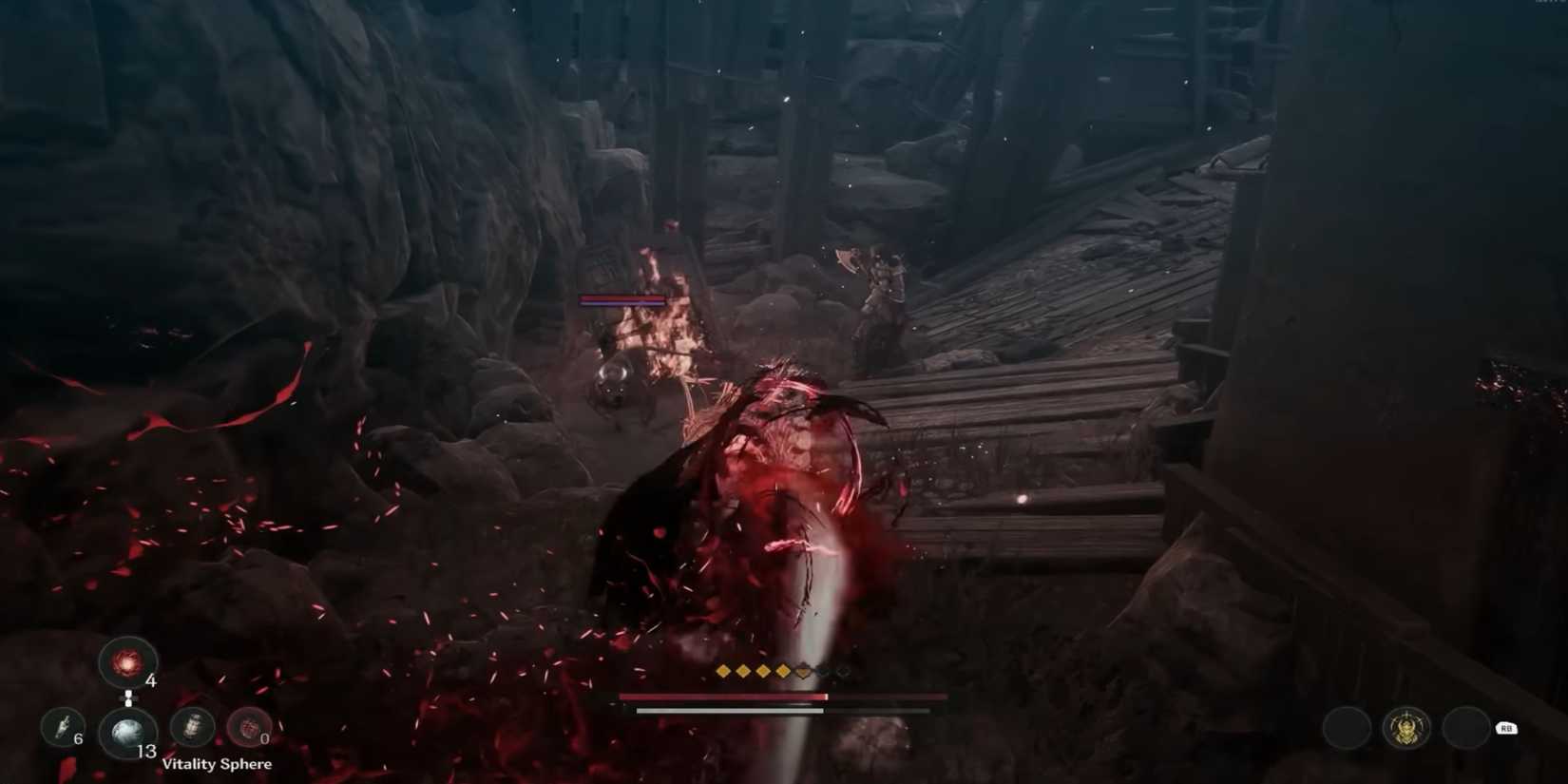Click the count number 13 under the sphere
Viewport: 1568px width, 784px height.
(x=147, y=750)
